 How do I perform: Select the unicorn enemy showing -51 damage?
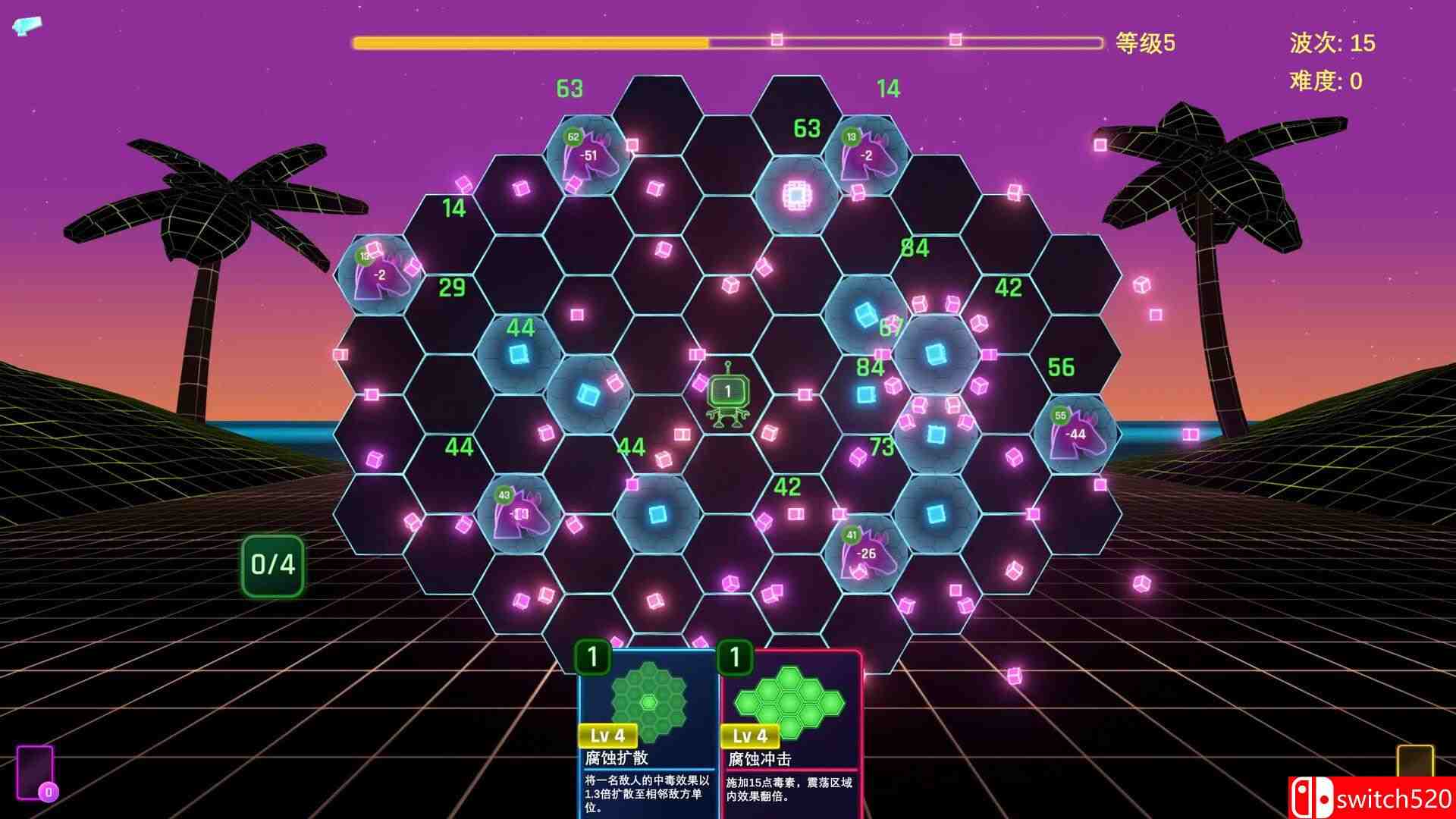tap(590, 154)
